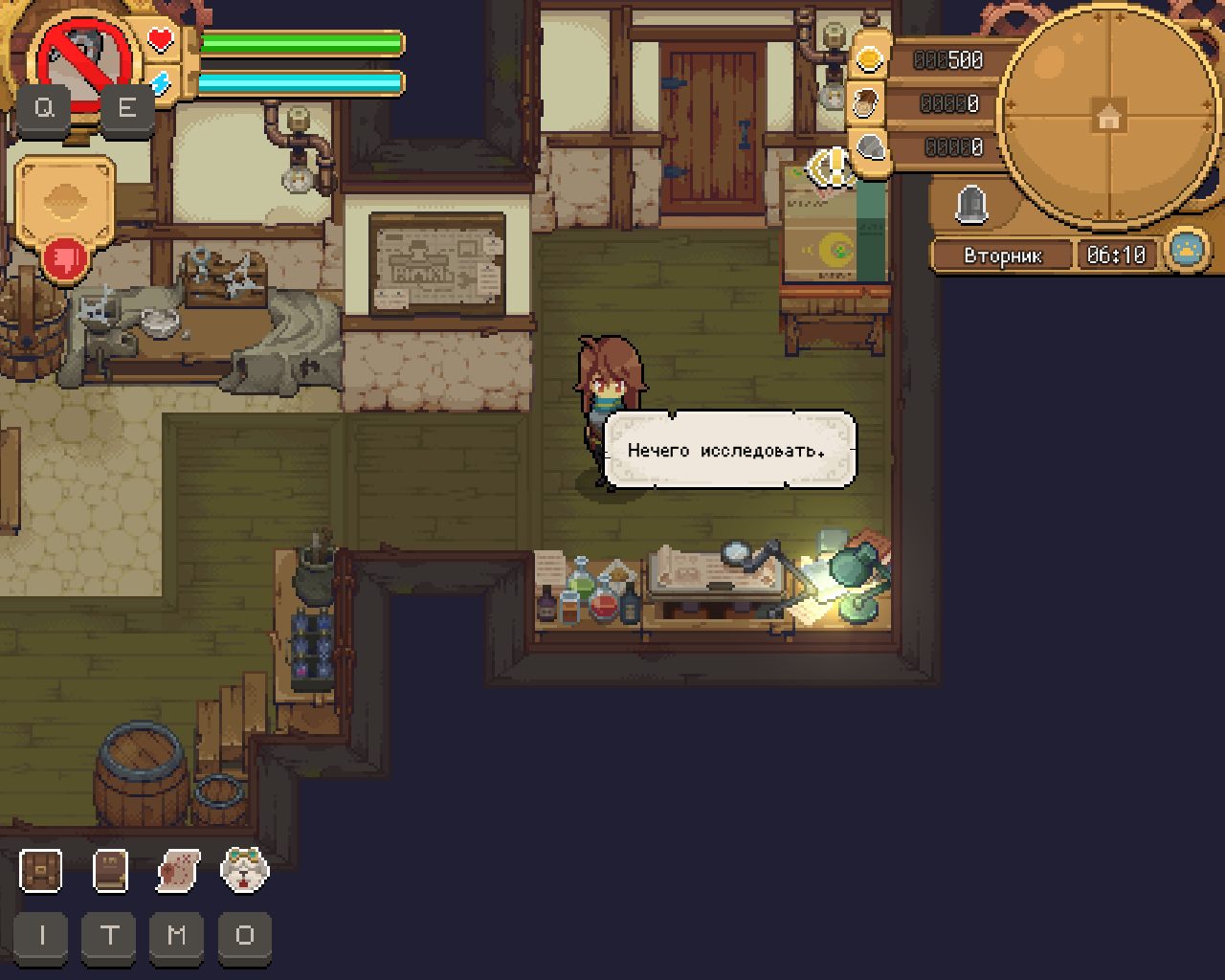Image resolution: width=1225 pixels, height=980 pixels.
Task: Click the red thumbs-down button
Action: point(66,258)
